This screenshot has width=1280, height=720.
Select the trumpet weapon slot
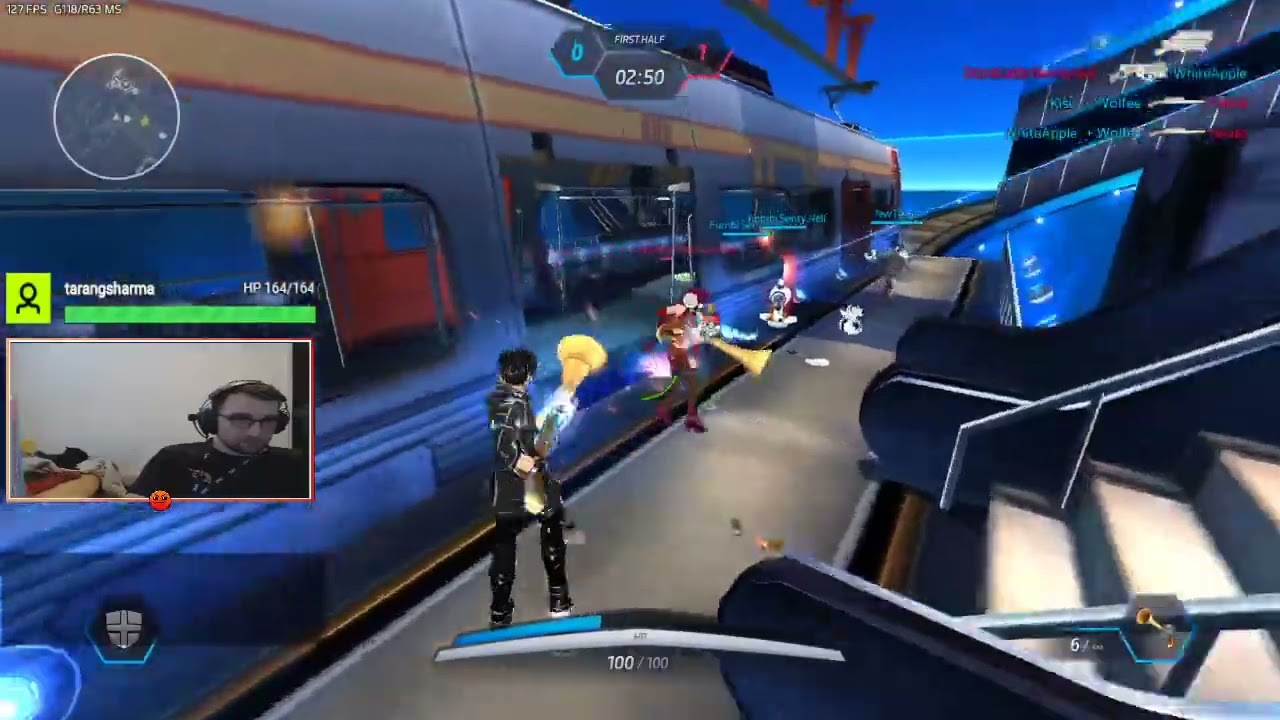click(x=1154, y=630)
